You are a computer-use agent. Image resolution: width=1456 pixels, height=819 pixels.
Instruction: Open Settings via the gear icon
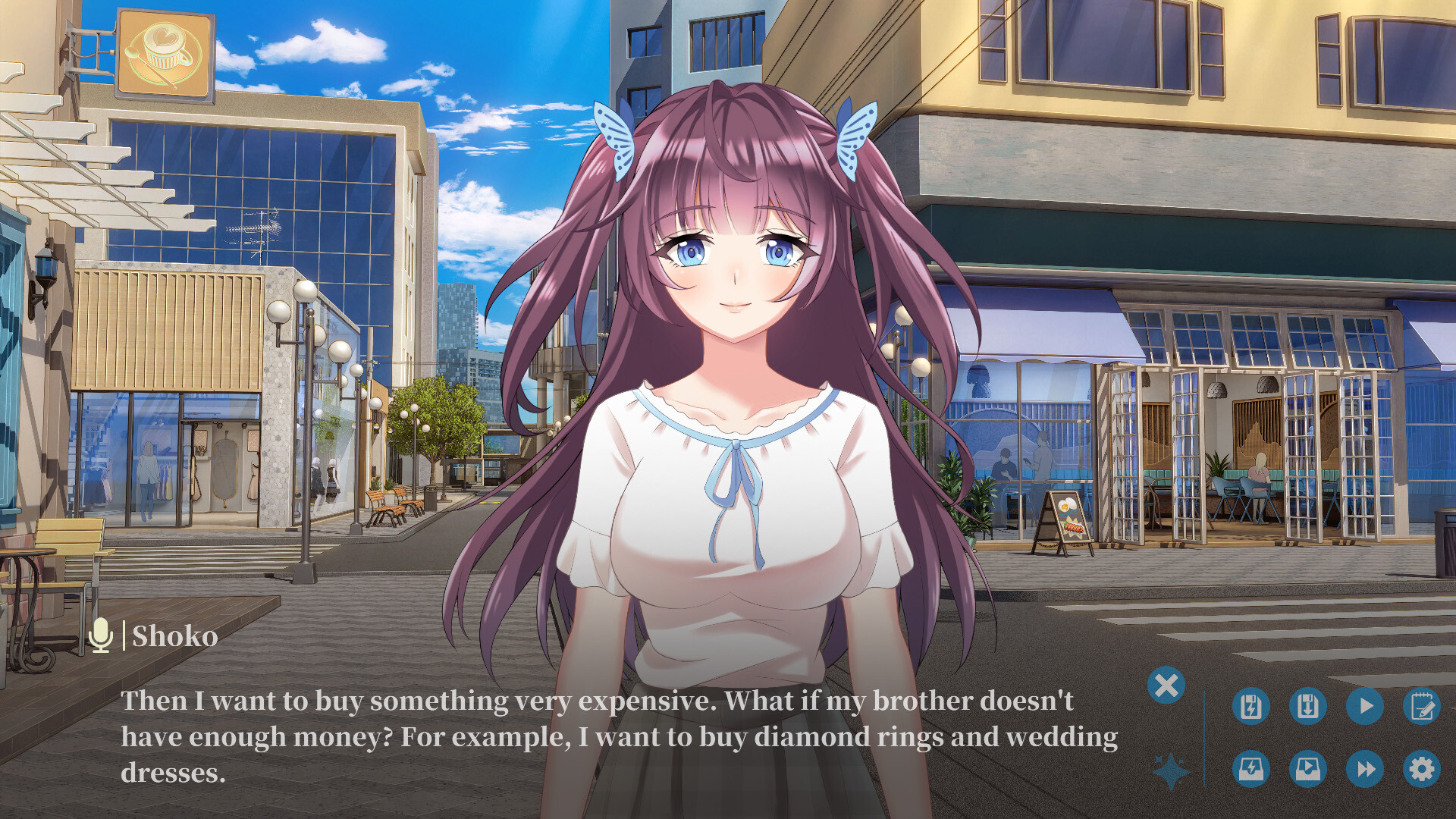coord(1420,768)
